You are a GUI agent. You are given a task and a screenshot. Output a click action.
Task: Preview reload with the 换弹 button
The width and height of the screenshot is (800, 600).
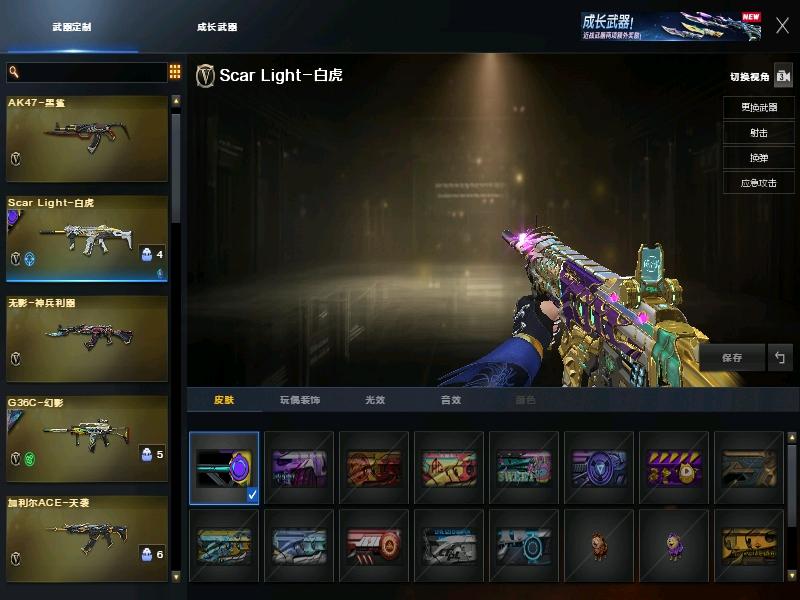(758, 158)
